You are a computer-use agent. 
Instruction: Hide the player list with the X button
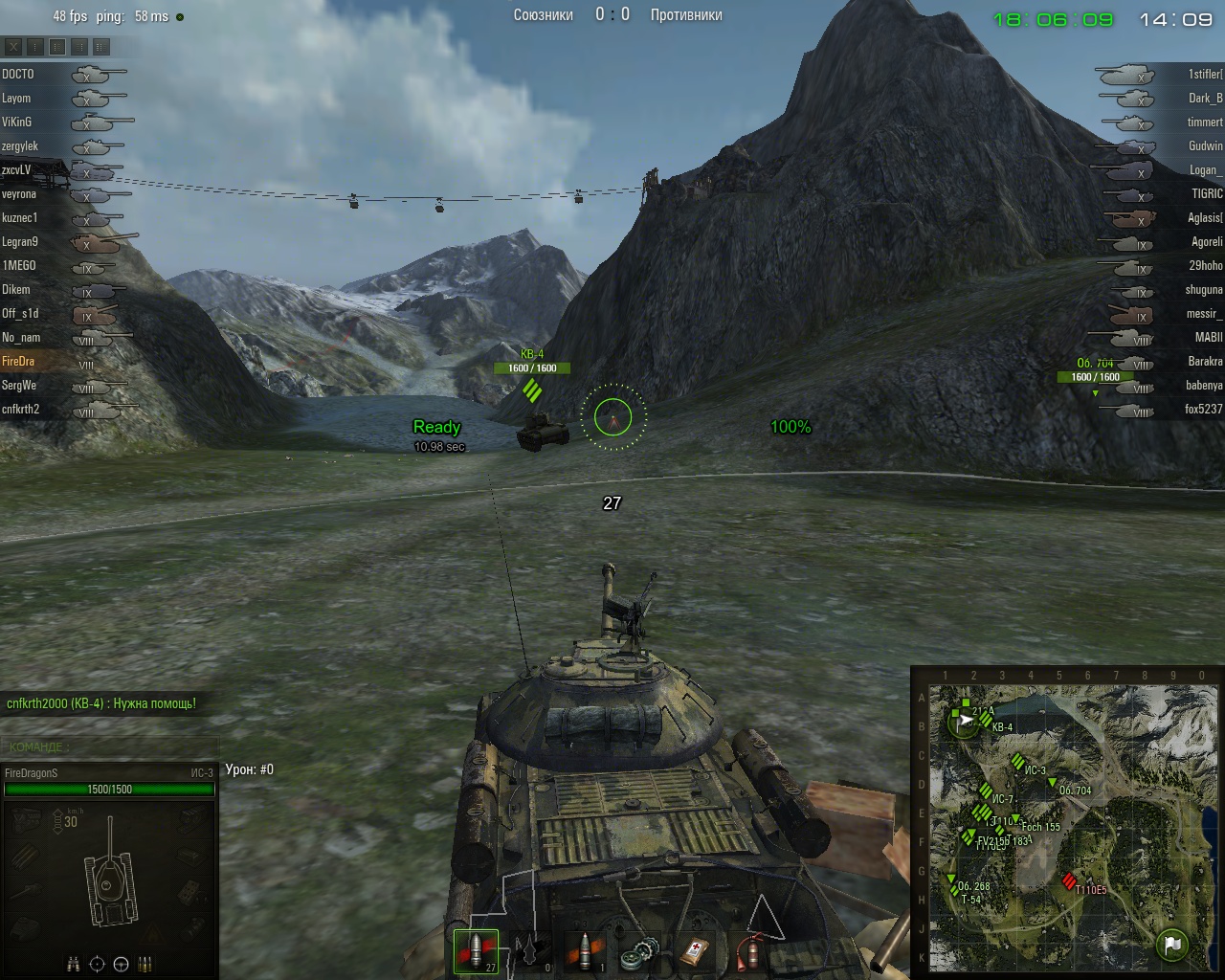pos(12,46)
